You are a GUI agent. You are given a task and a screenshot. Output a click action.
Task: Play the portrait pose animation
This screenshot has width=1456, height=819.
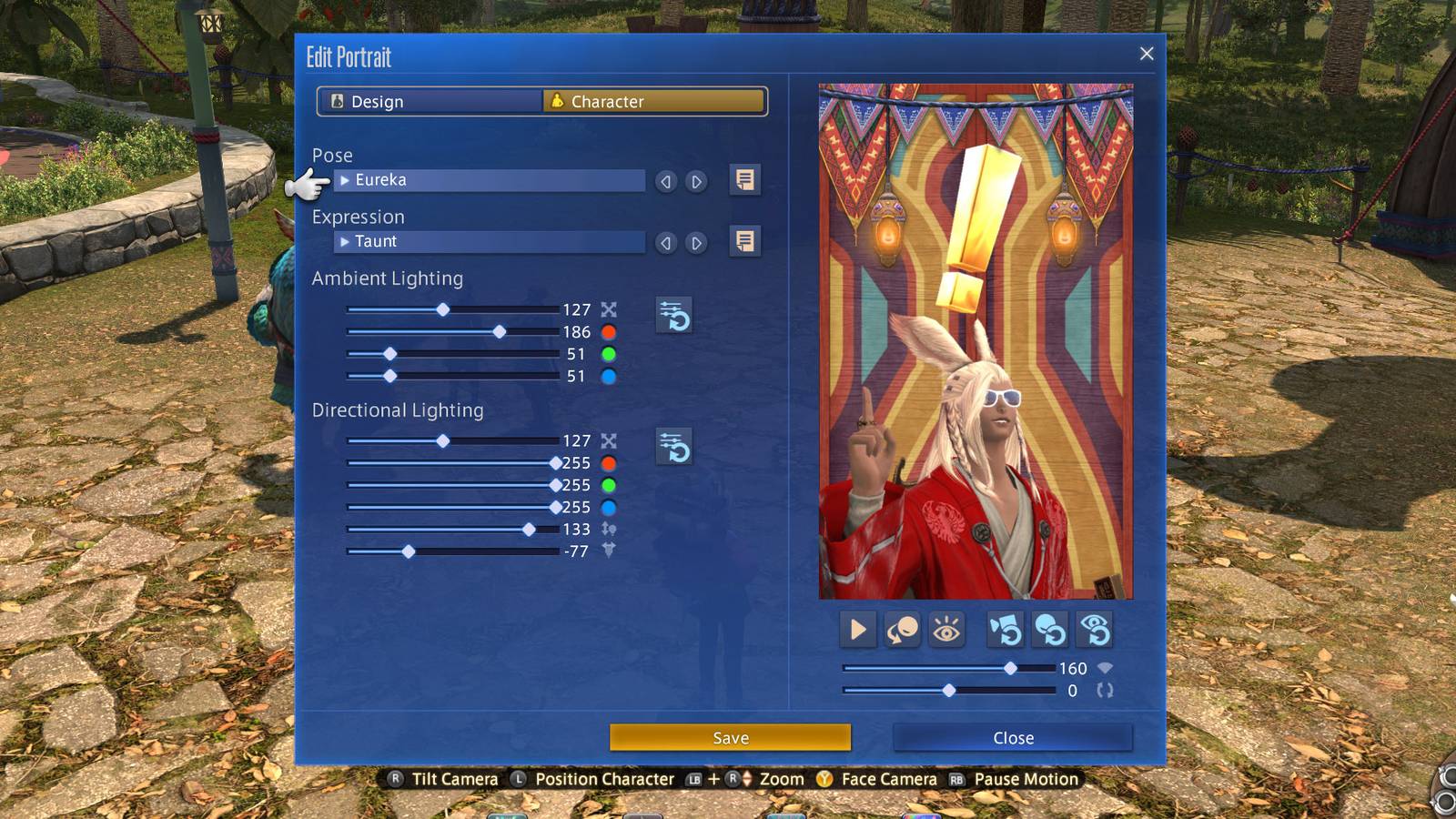click(857, 630)
